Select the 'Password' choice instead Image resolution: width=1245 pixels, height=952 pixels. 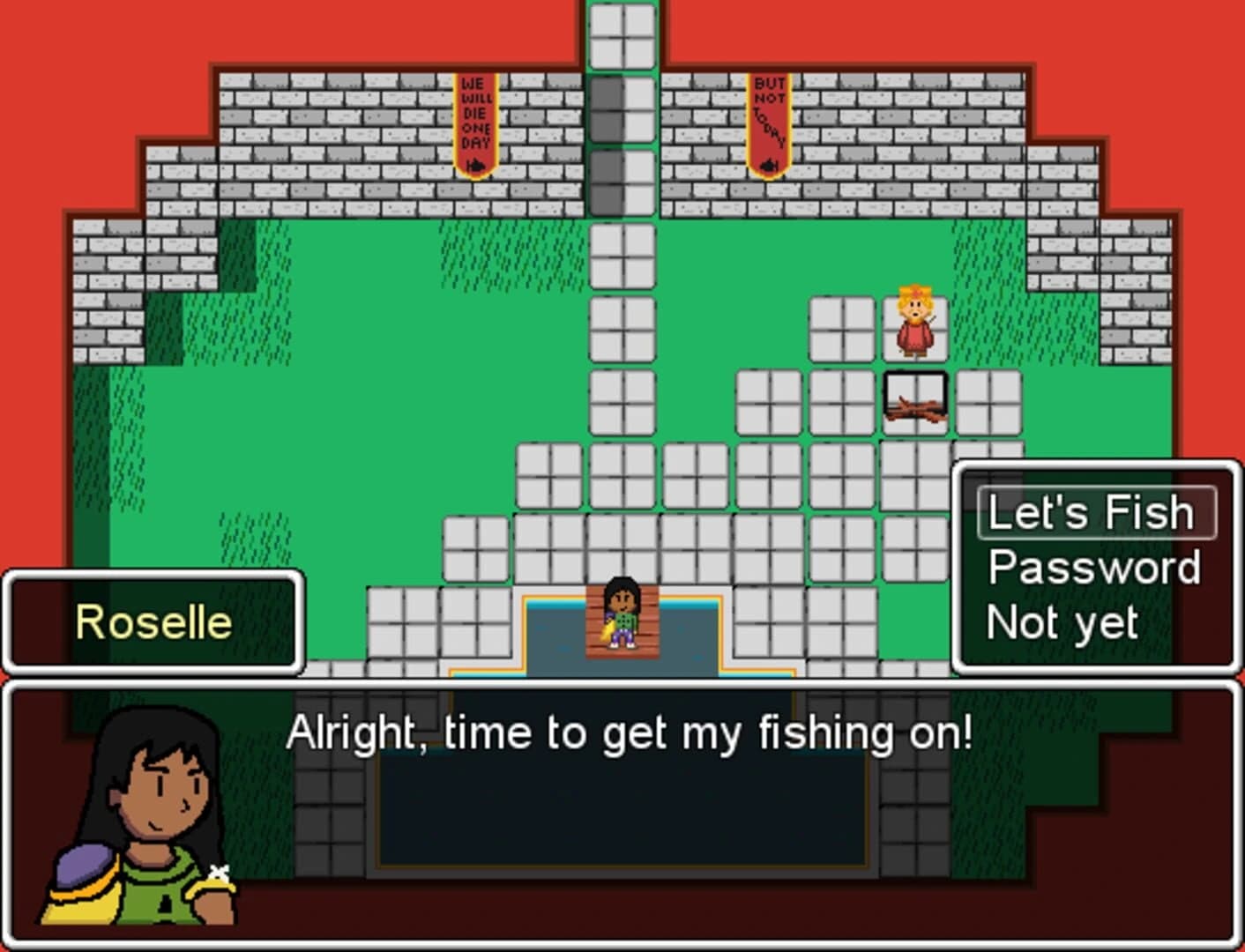[1093, 569]
